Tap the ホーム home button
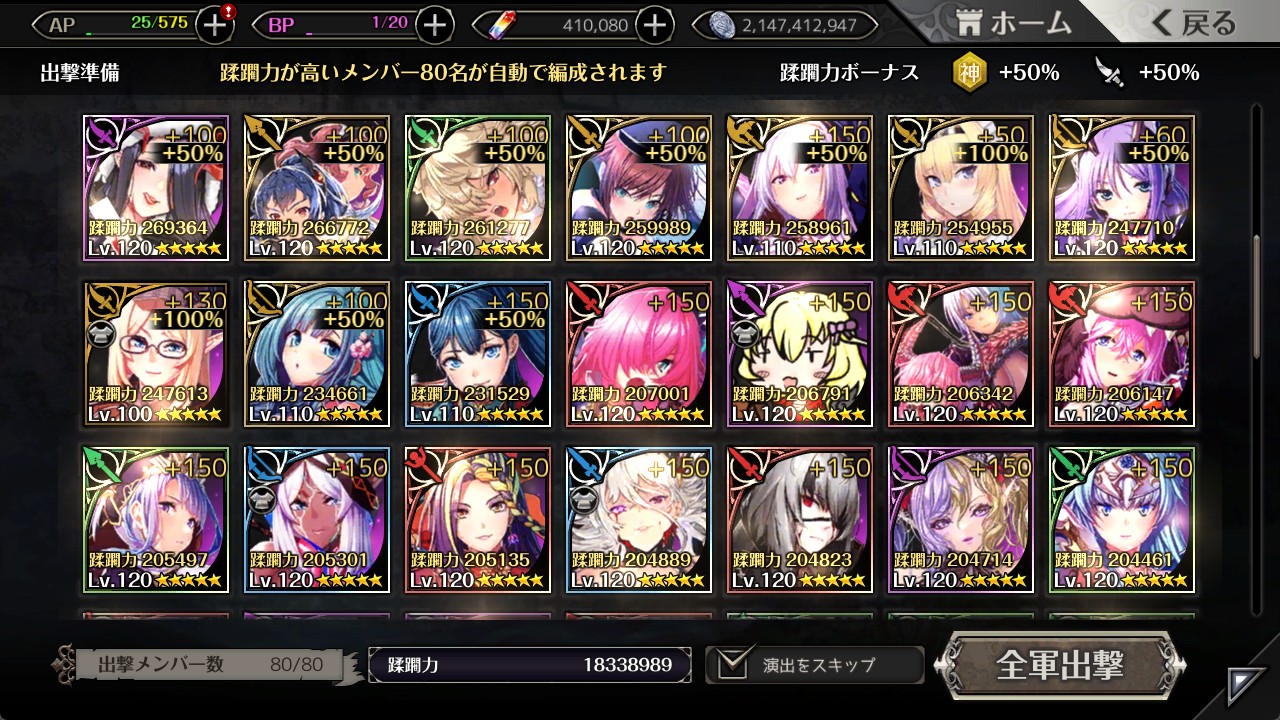Viewport: 1280px width, 720px height. pyautogui.click(x=1014, y=24)
